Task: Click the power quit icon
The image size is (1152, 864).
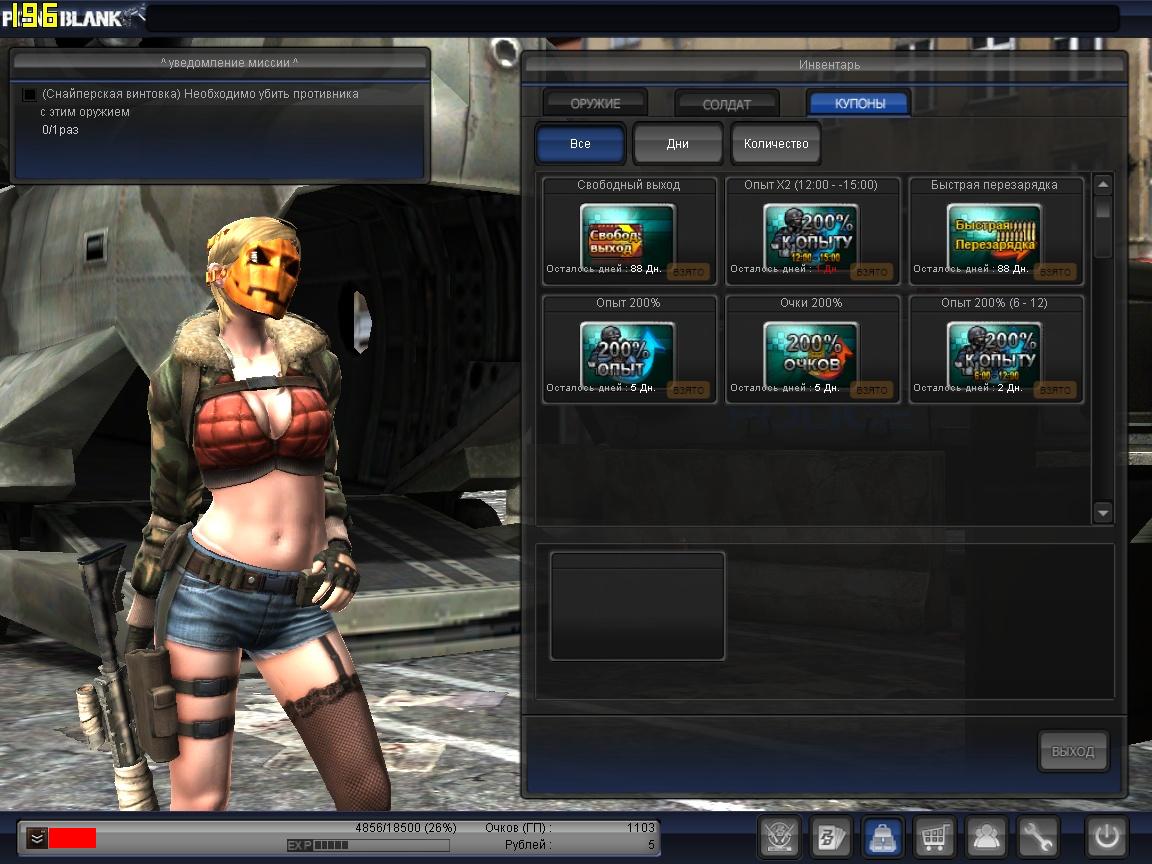Action: (1107, 837)
